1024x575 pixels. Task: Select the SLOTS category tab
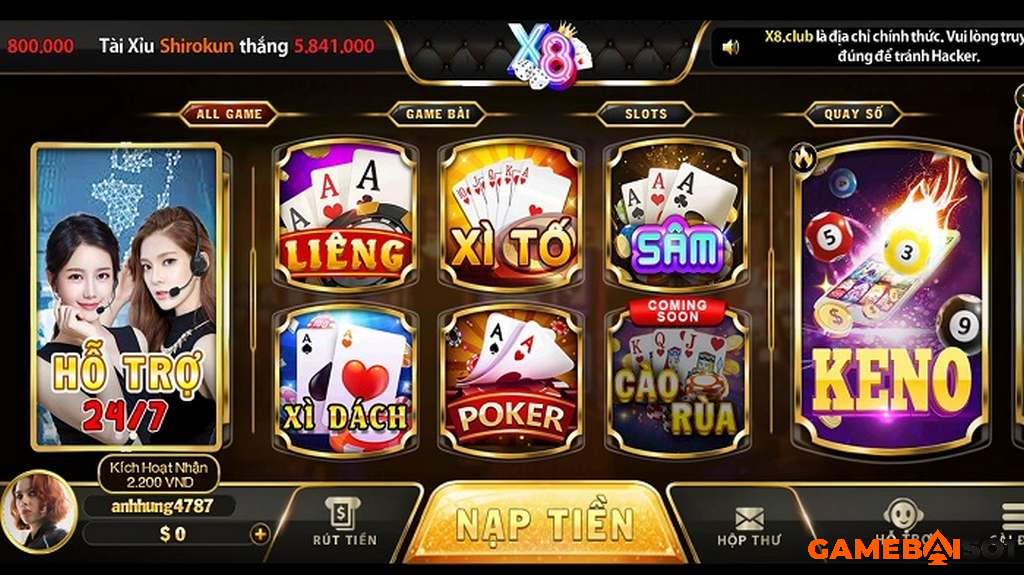[645, 114]
